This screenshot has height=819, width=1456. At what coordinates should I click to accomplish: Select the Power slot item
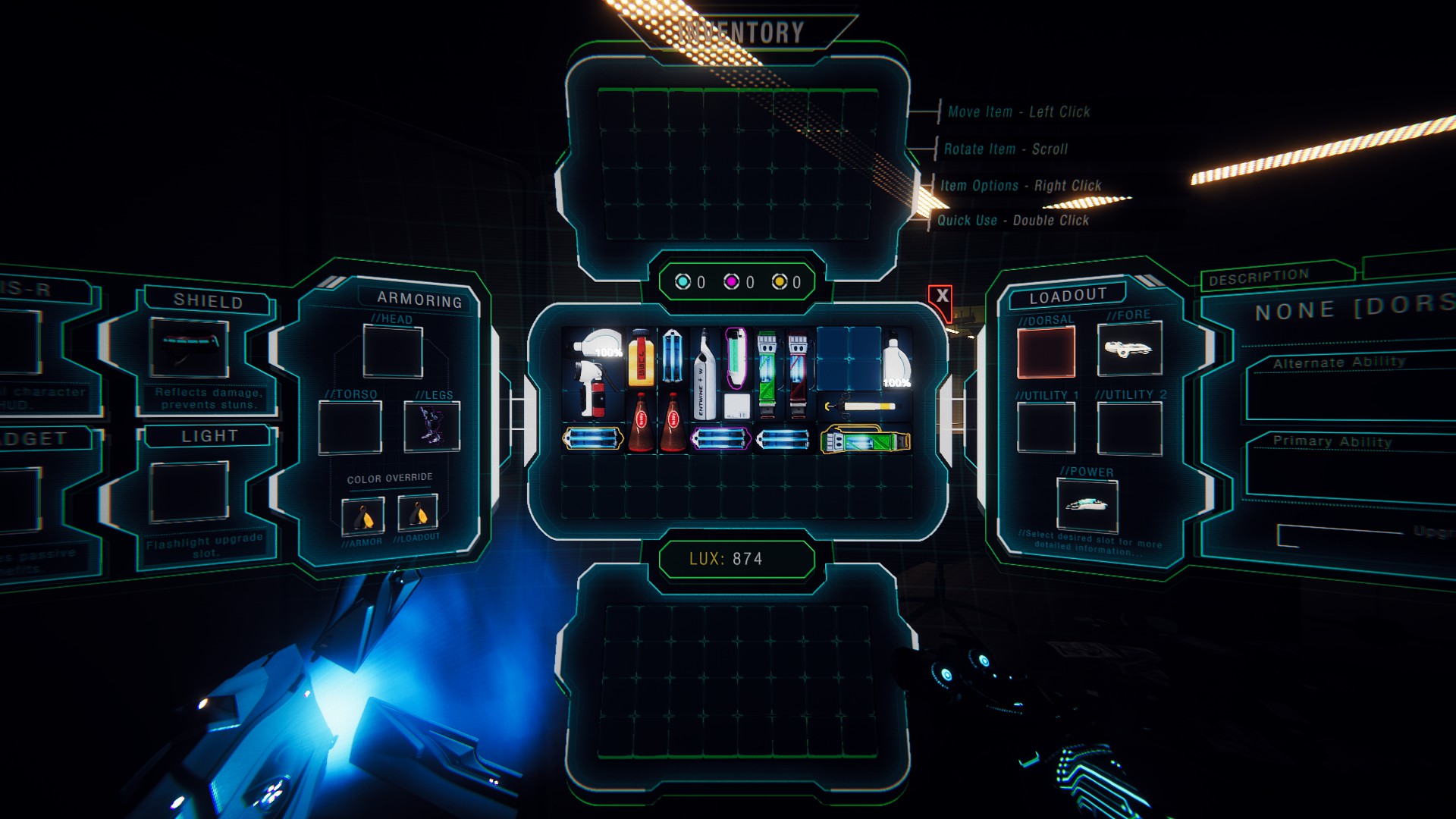pyautogui.click(x=1087, y=506)
